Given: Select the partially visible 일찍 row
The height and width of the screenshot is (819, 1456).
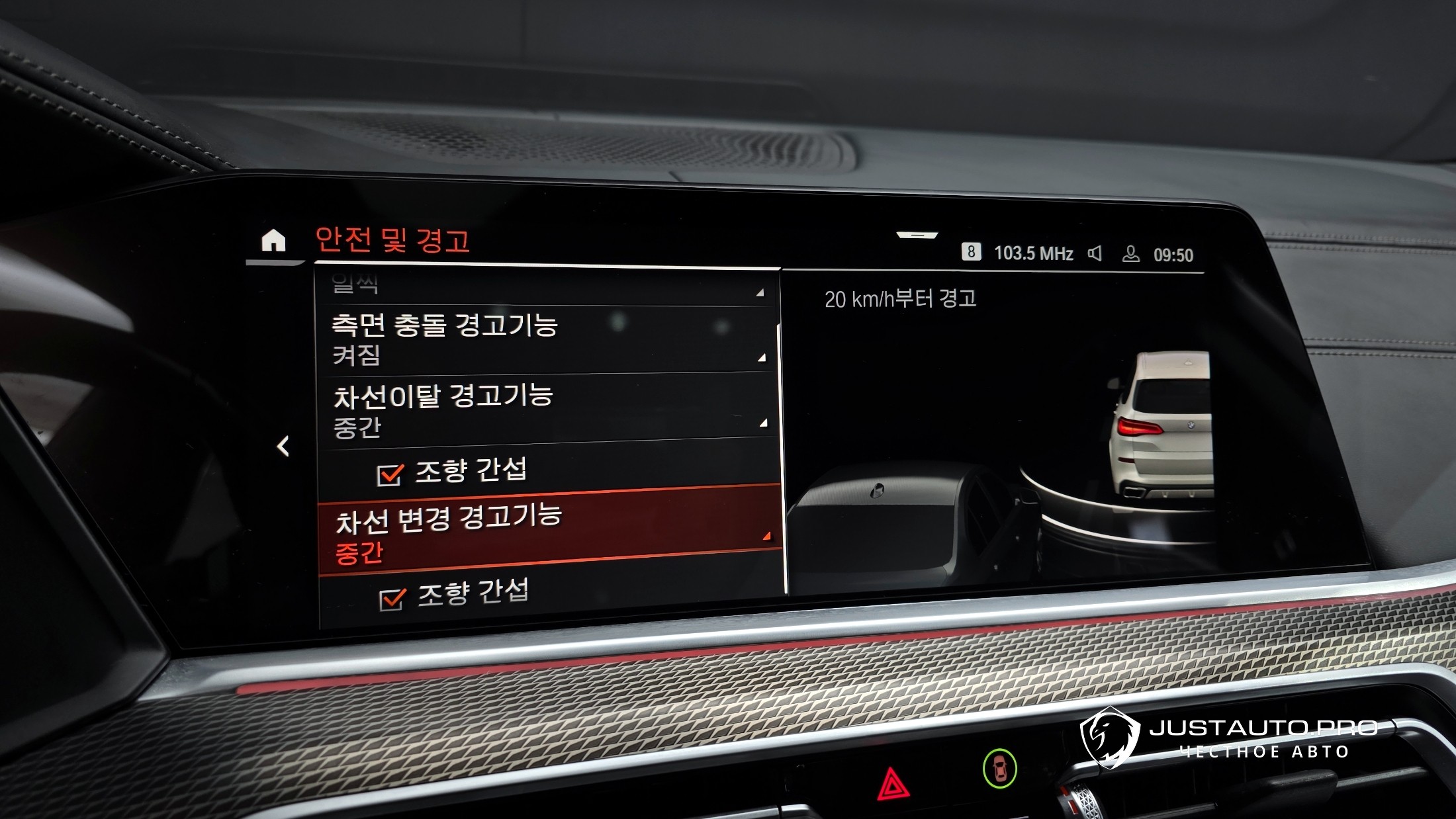Looking at the screenshot, I should coord(546,287).
